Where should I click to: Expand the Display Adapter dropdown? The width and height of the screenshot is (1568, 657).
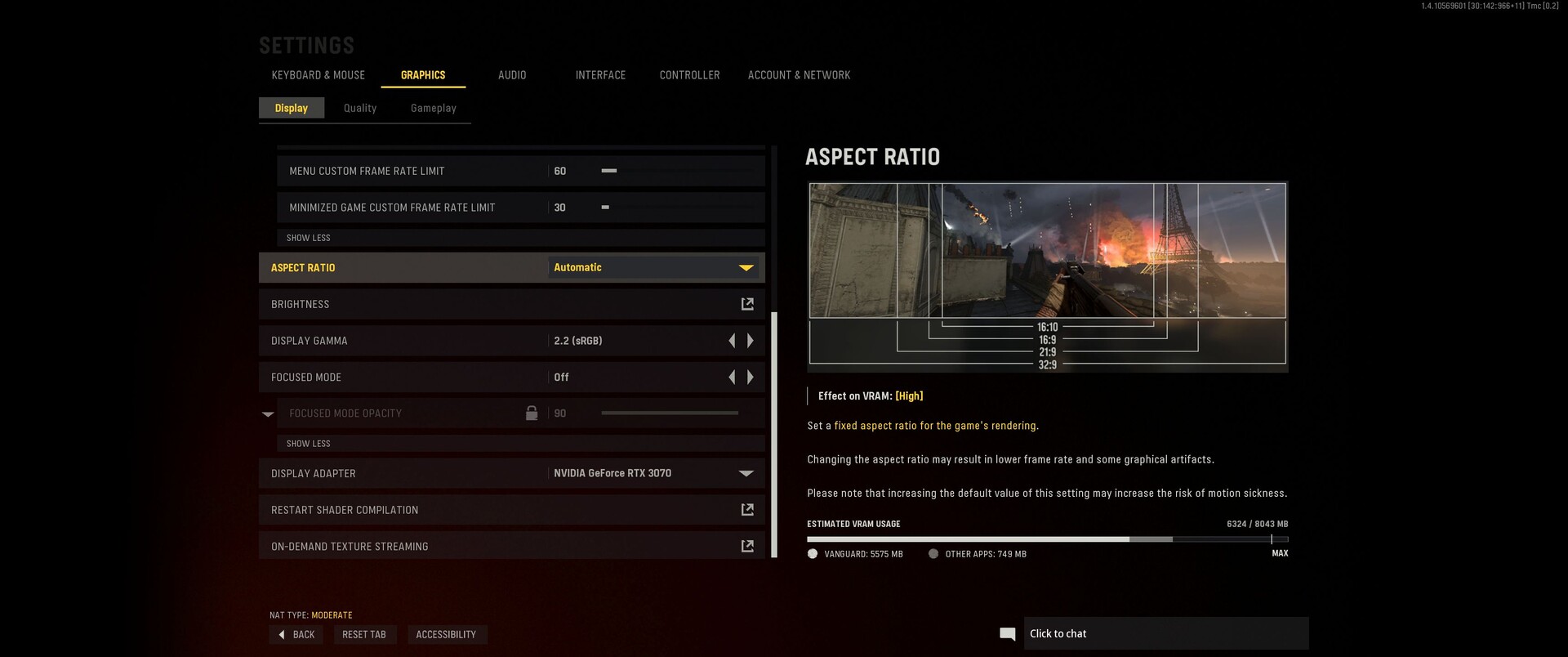[653, 473]
